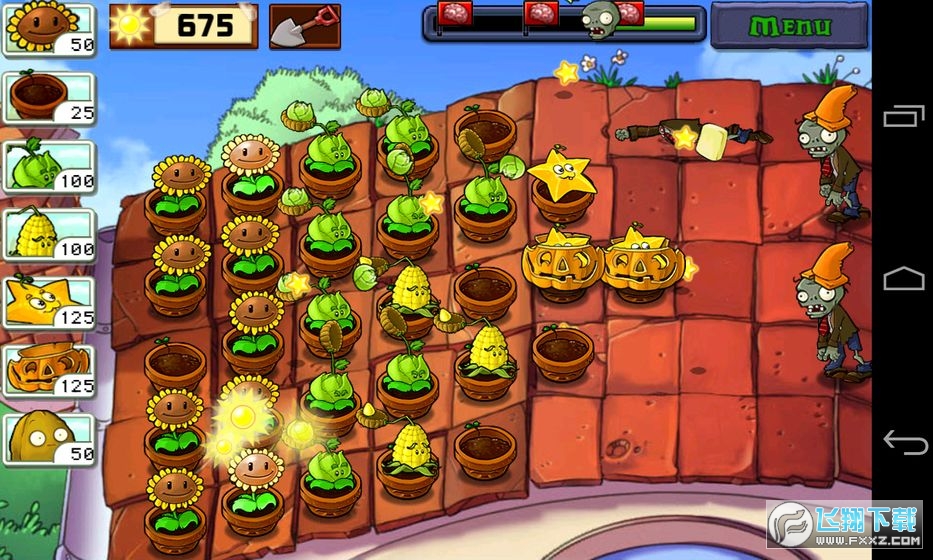Pick the Cabbage-pult seed packet

pos(48,166)
